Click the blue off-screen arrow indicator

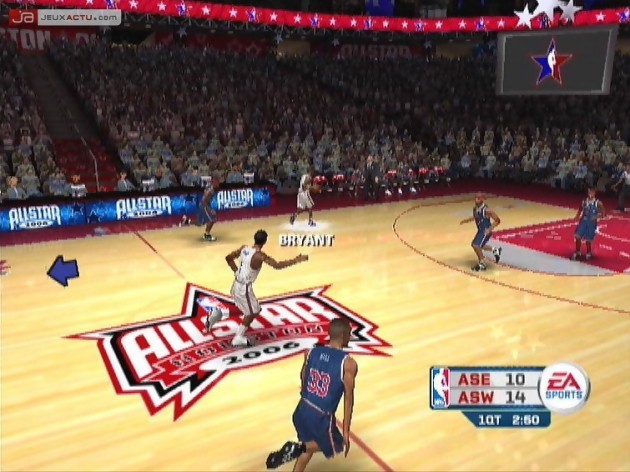pyautogui.click(x=62, y=270)
